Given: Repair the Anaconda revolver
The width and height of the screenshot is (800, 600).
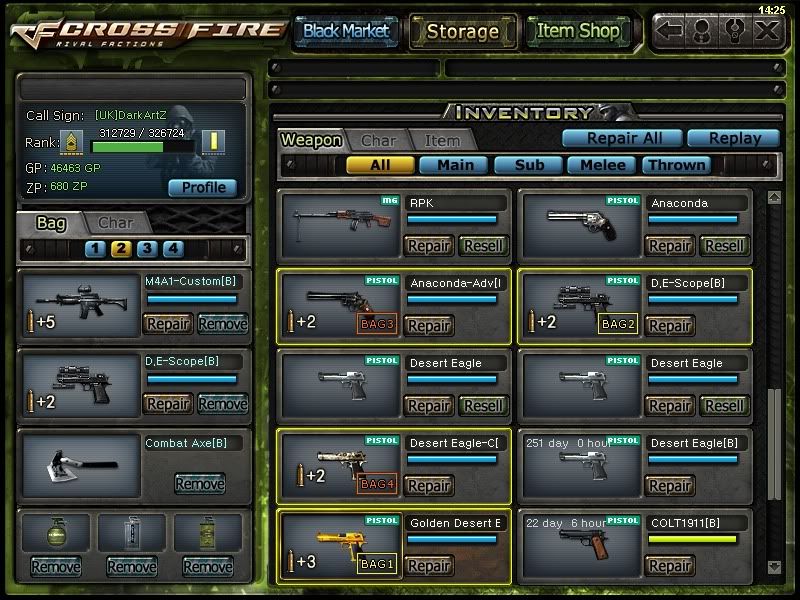Looking at the screenshot, I should coord(670,245).
